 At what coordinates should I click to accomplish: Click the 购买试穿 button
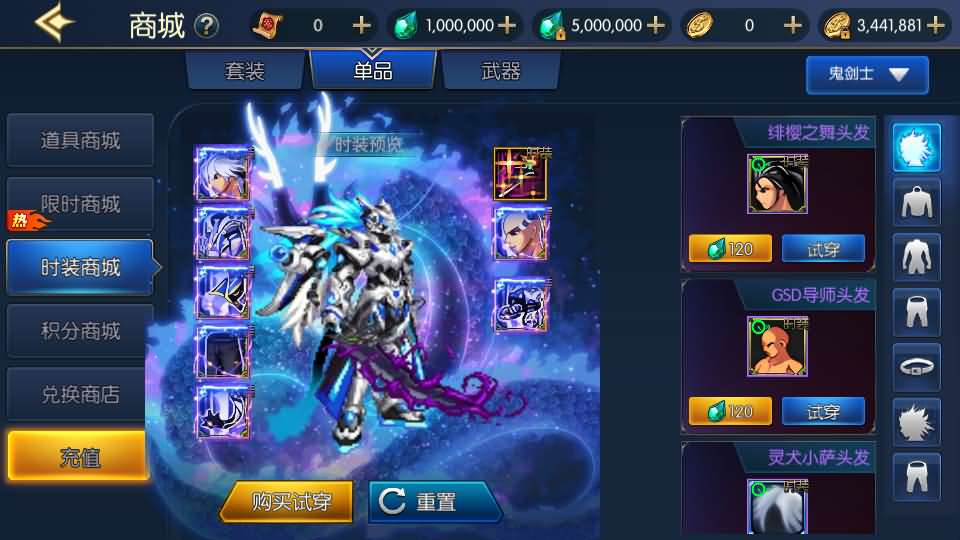click(287, 502)
